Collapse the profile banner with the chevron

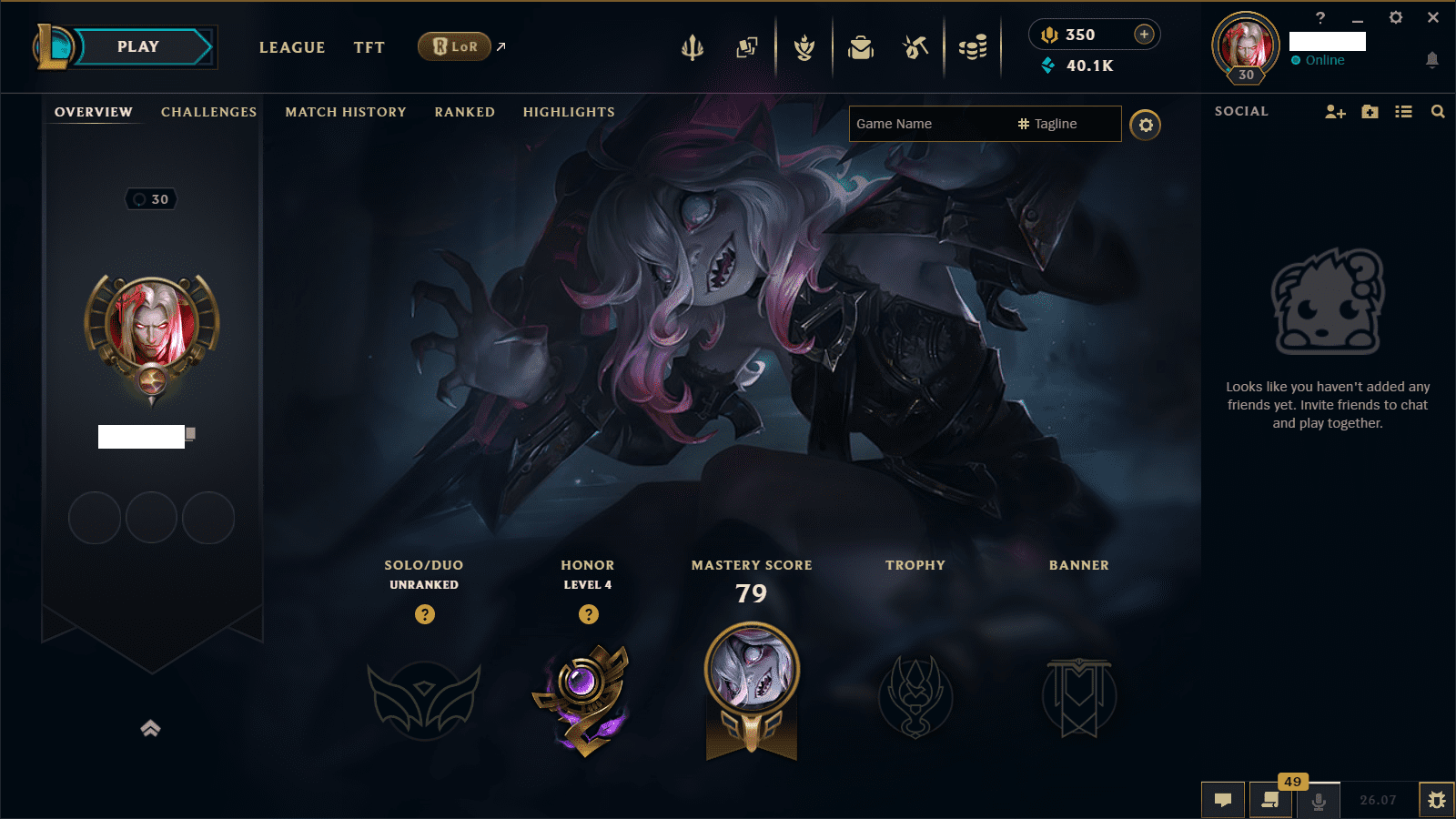(149, 728)
